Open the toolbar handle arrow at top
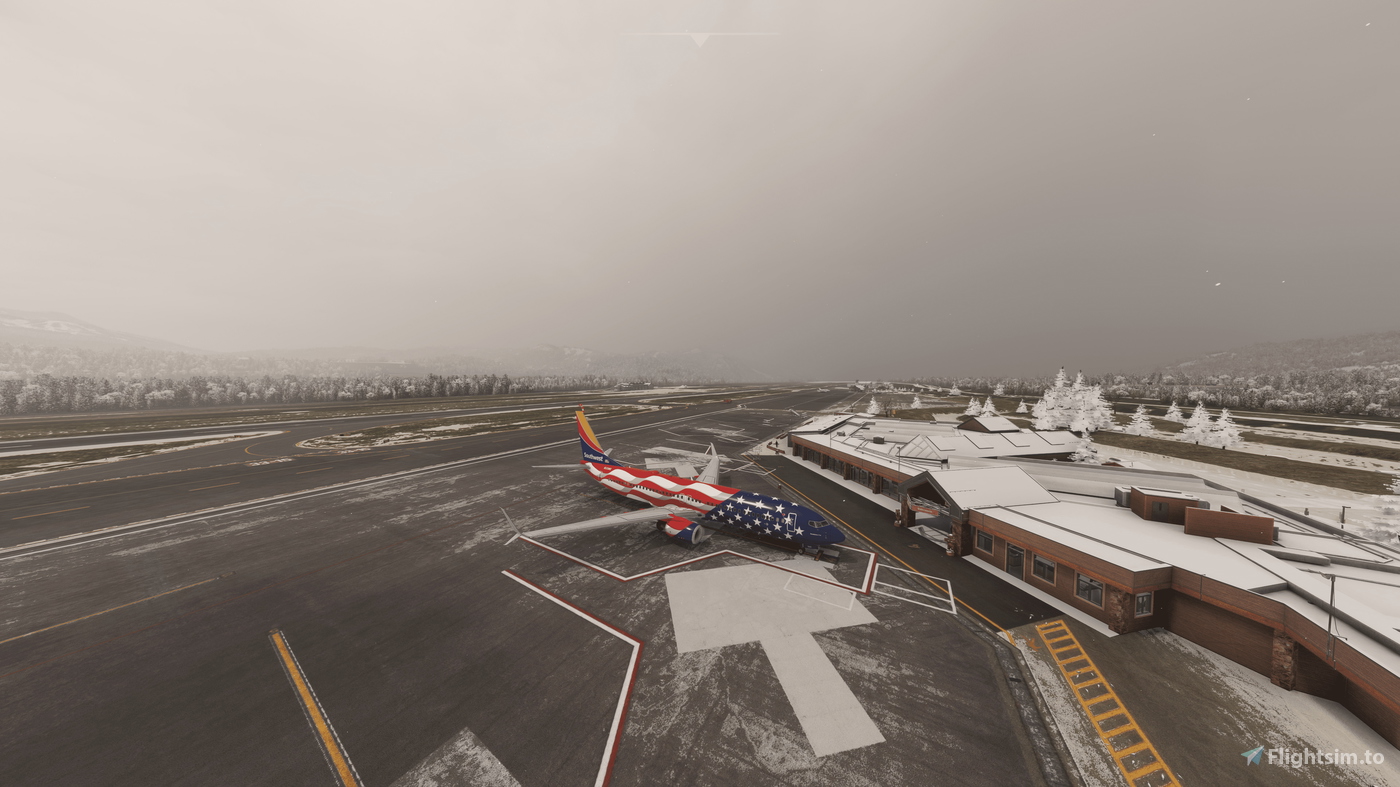 point(699,39)
